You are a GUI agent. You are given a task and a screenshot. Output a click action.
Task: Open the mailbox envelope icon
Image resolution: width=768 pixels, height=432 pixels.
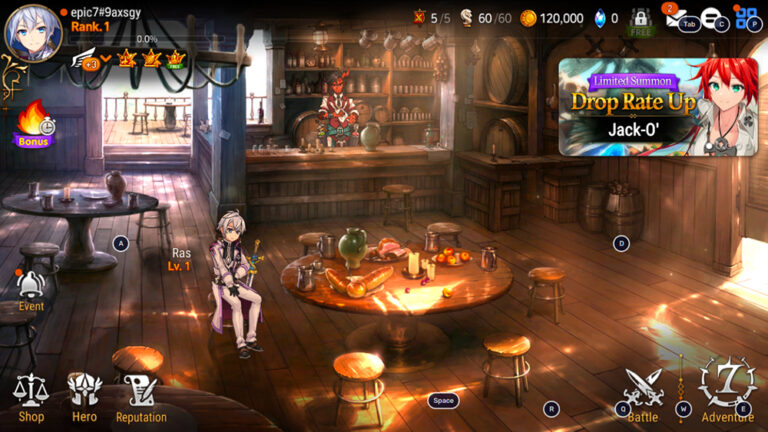click(673, 18)
